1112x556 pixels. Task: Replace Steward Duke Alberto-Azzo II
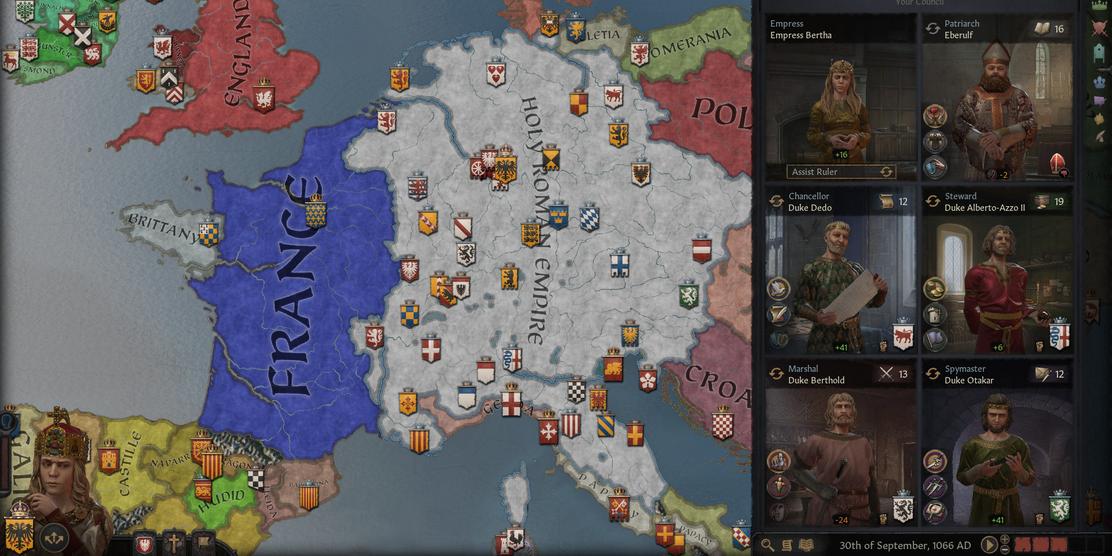pyautogui.click(x=933, y=202)
